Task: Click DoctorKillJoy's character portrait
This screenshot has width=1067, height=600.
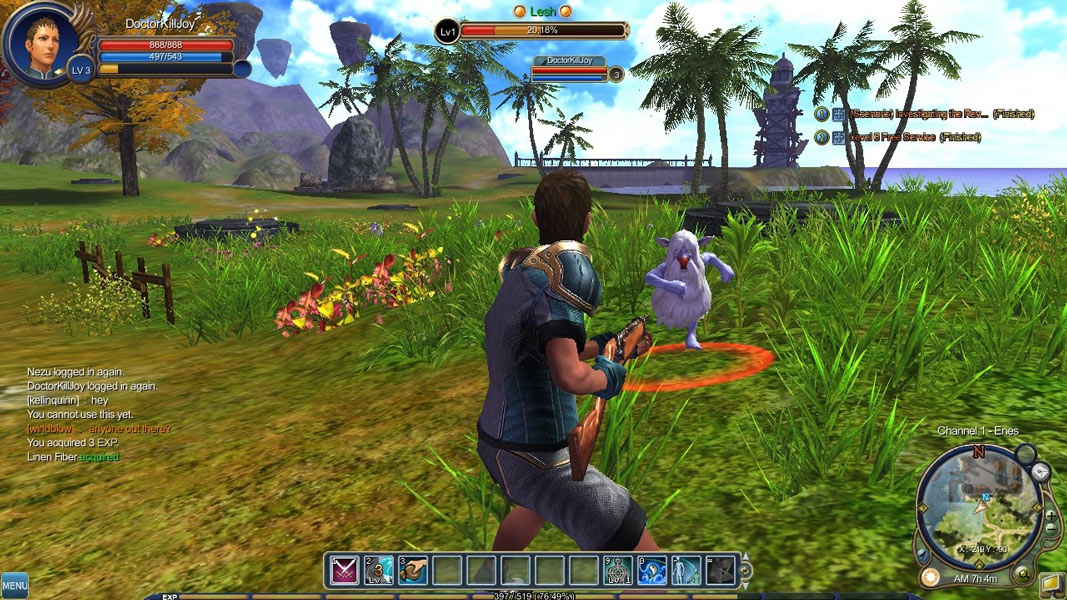Action: [x=40, y=43]
